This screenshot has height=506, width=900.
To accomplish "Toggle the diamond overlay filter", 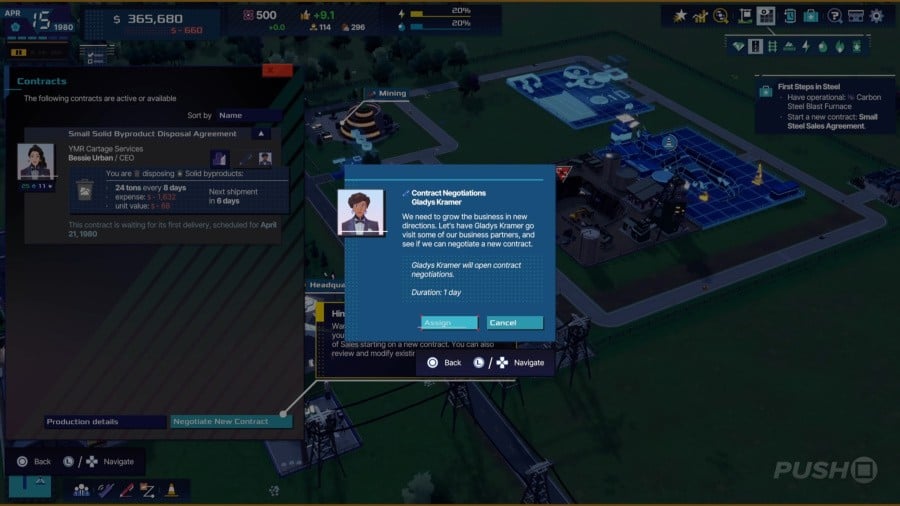I will [x=739, y=46].
